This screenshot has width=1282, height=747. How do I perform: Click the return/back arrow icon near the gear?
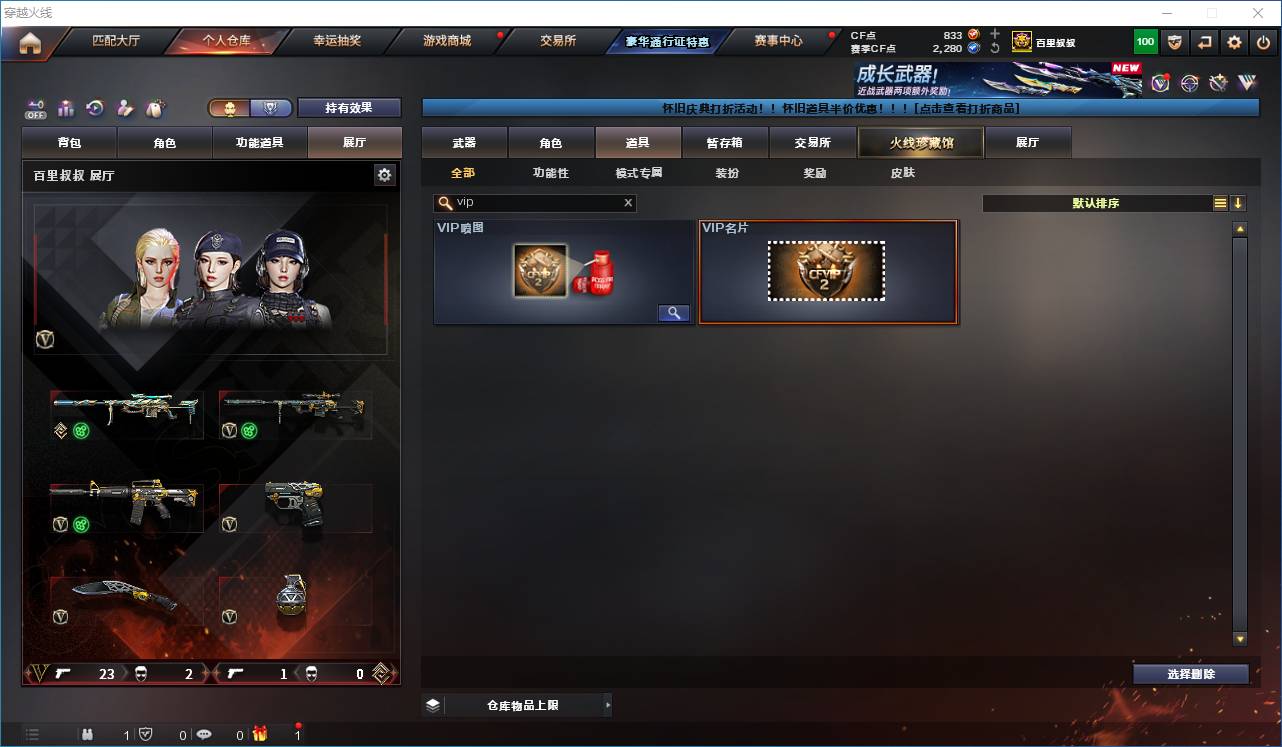click(x=1204, y=42)
